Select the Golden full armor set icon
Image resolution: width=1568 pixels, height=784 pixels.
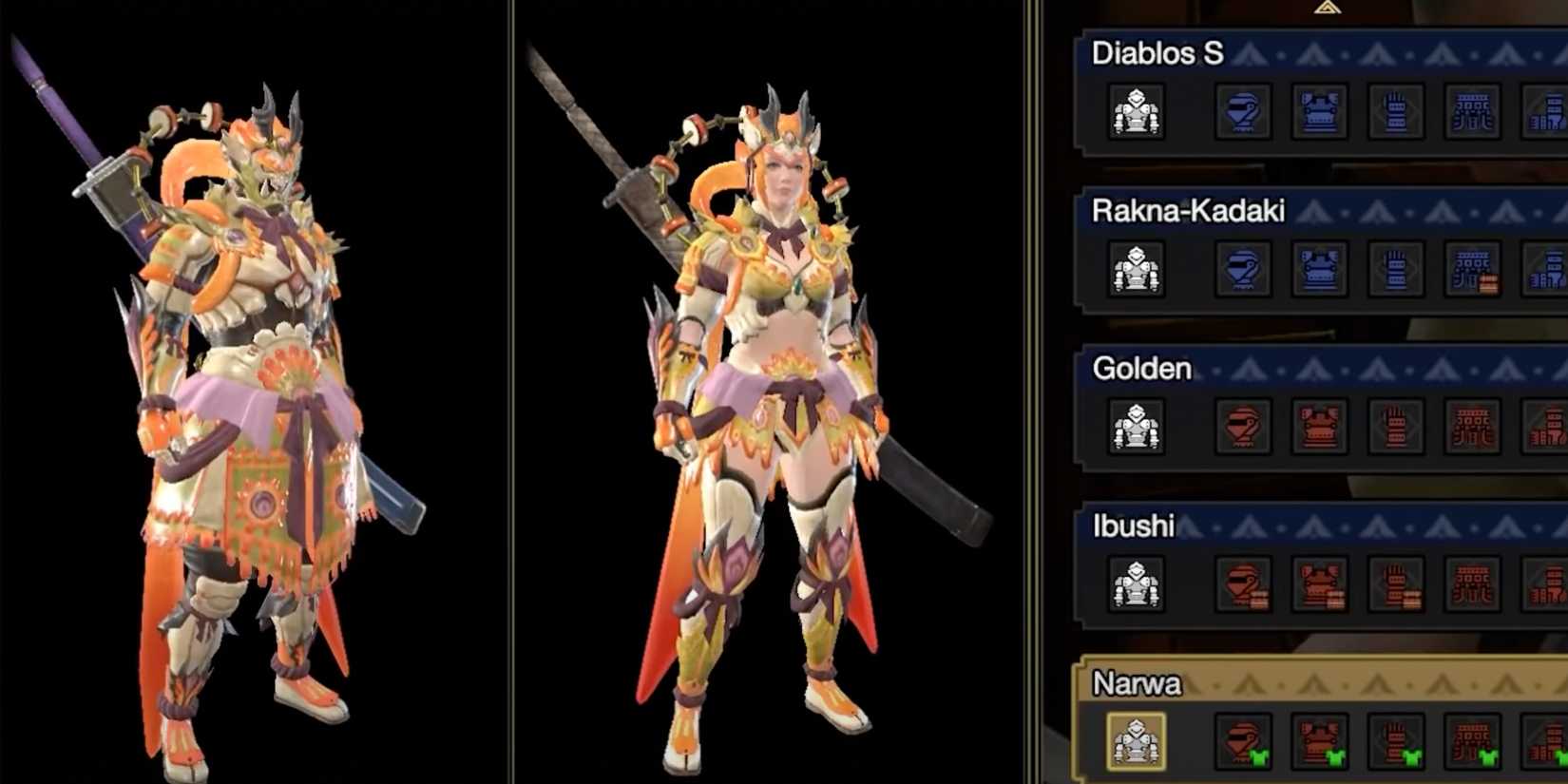pyautogui.click(x=1136, y=428)
